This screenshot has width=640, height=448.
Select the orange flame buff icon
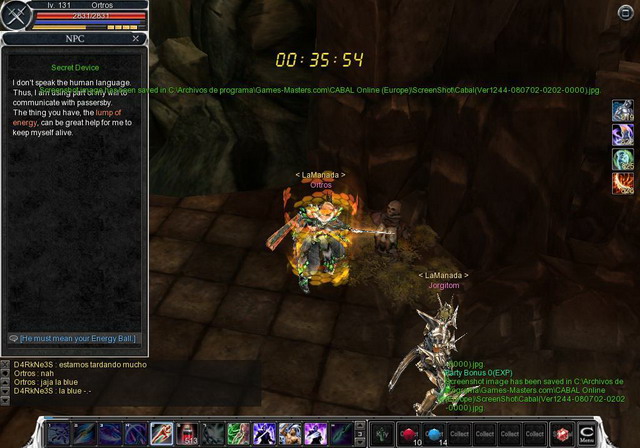tap(622, 183)
